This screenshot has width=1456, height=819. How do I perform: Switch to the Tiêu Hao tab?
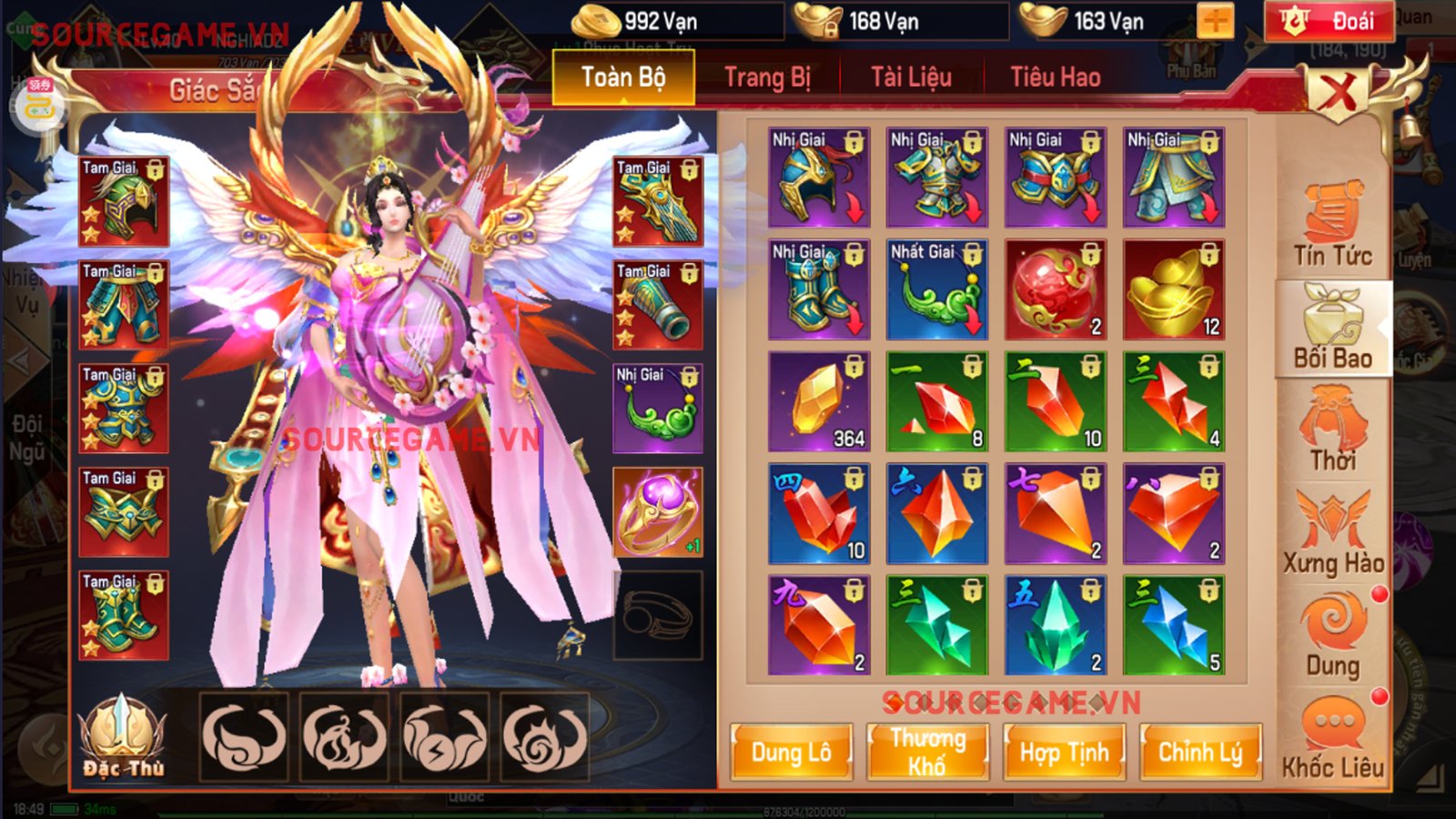tap(1058, 77)
